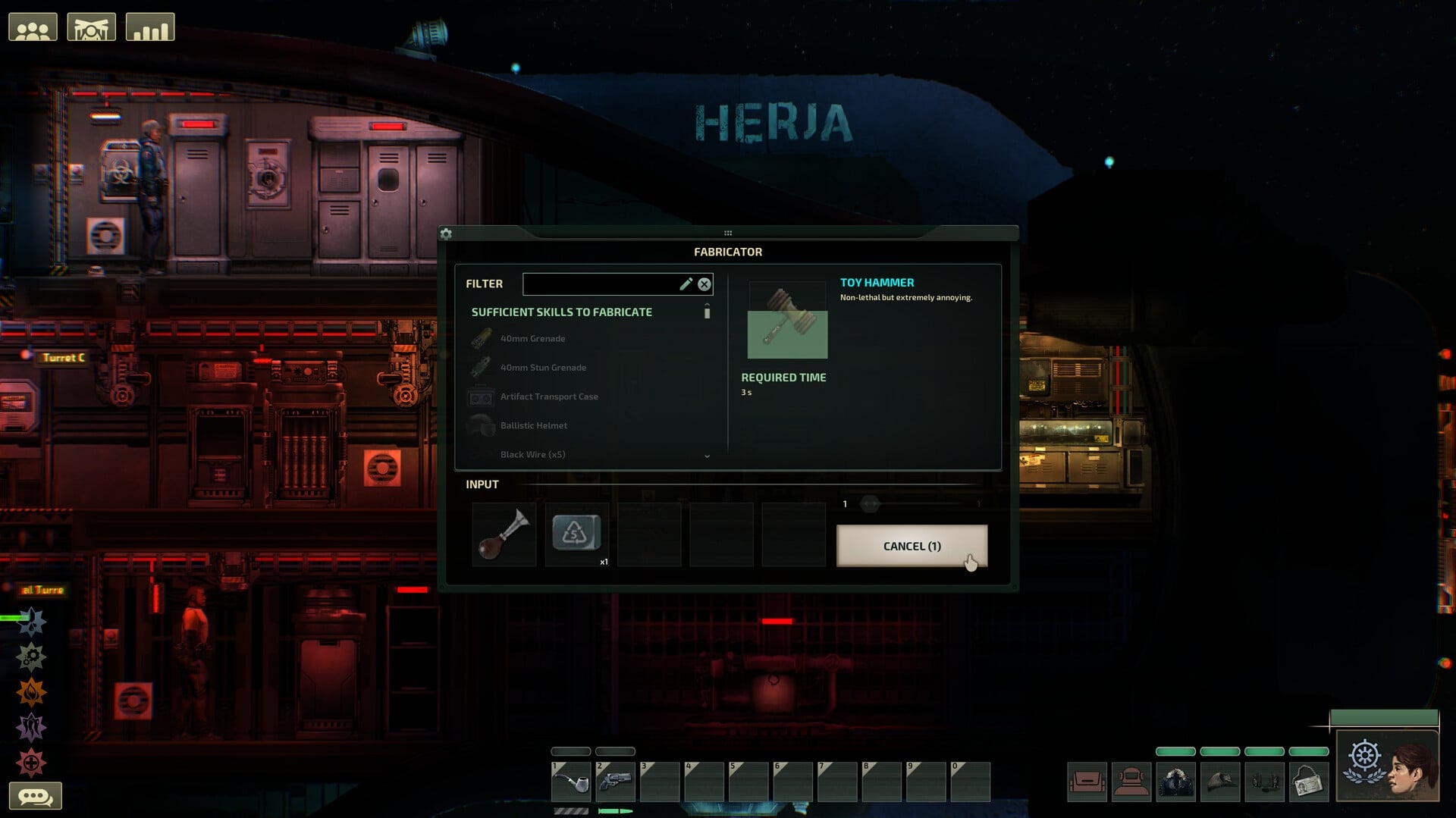This screenshot has height=818, width=1456.
Task: Open the commands overview icon
Action: pyautogui.click(x=91, y=25)
